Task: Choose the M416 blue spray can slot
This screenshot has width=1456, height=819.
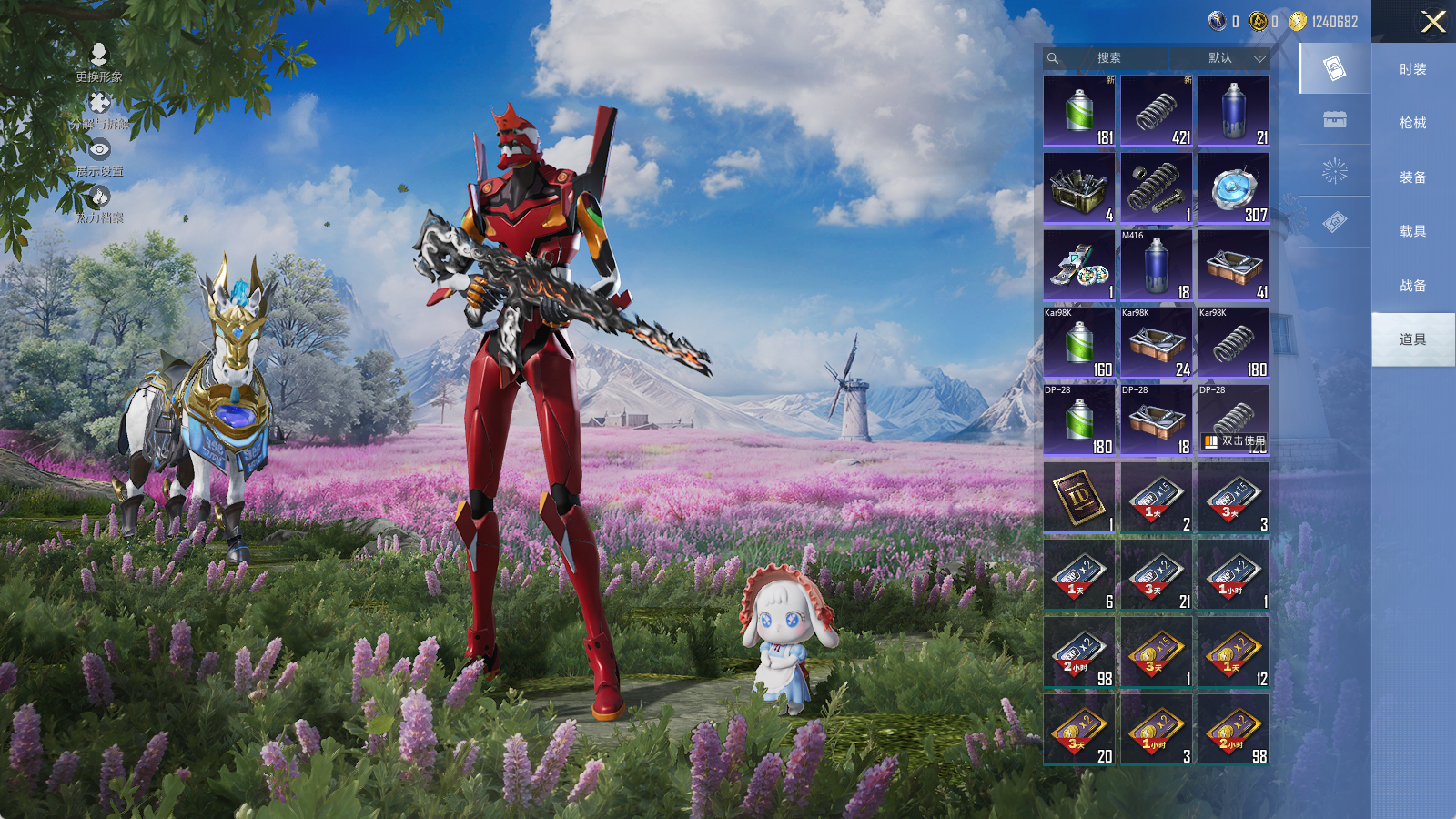Action: click(x=1157, y=265)
